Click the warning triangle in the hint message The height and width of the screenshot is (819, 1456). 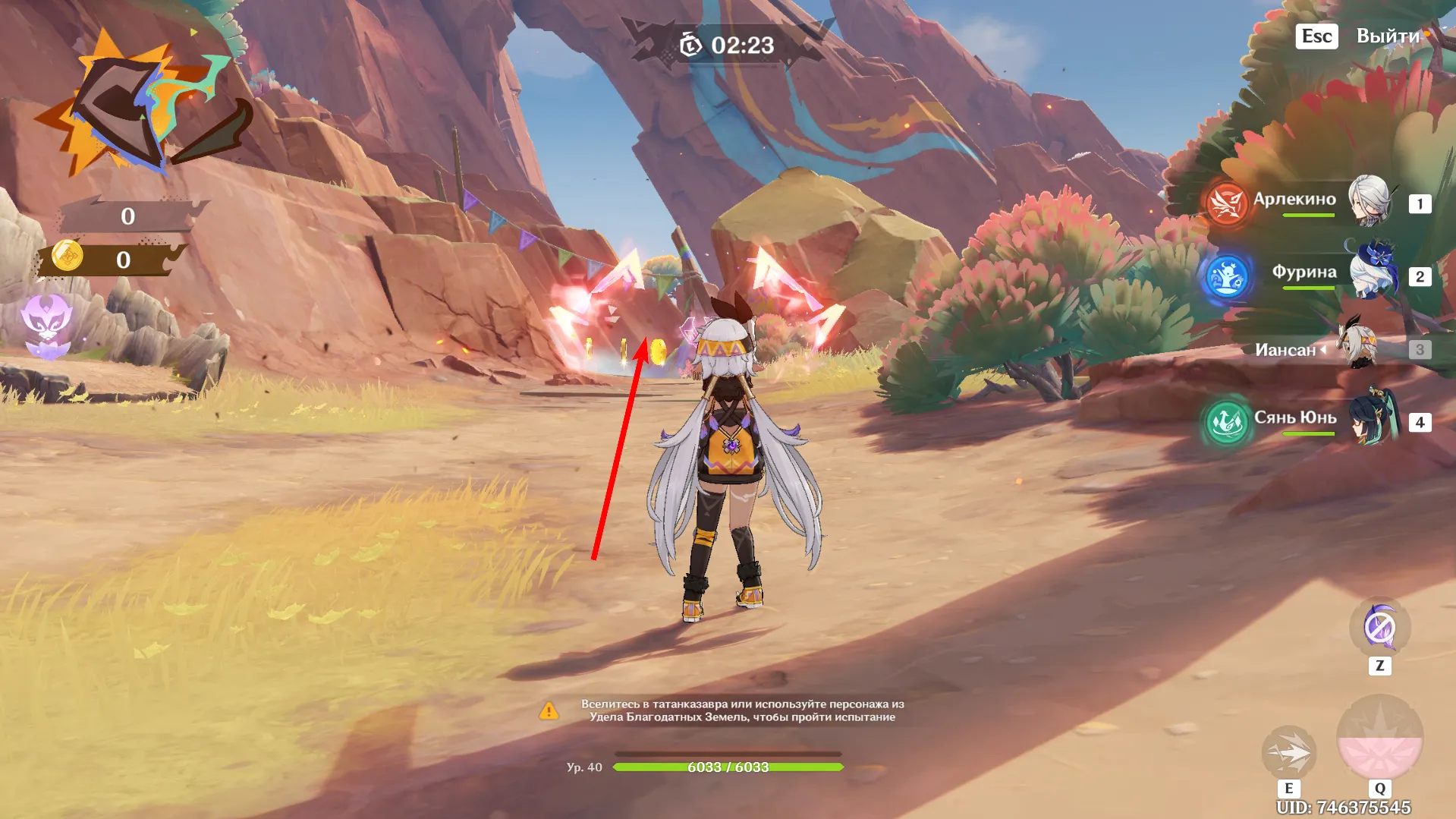pos(549,711)
